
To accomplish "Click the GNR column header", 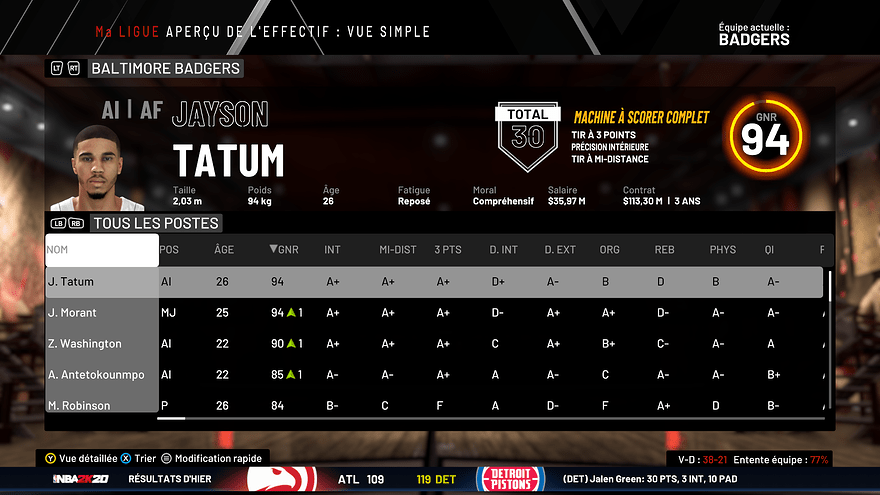I will click(x=281, y=250).
